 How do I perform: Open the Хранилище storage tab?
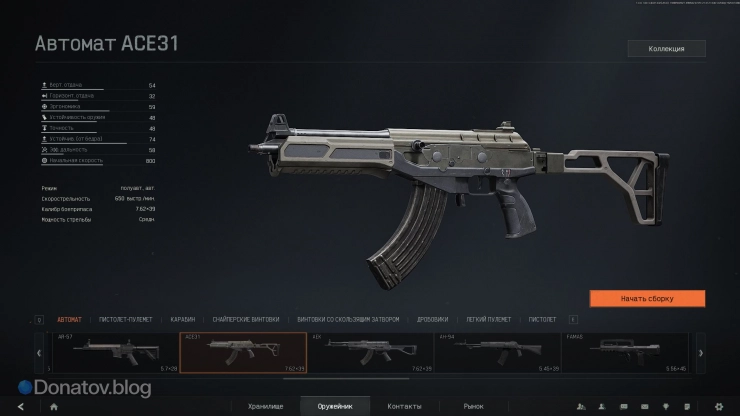pos(266,406)
